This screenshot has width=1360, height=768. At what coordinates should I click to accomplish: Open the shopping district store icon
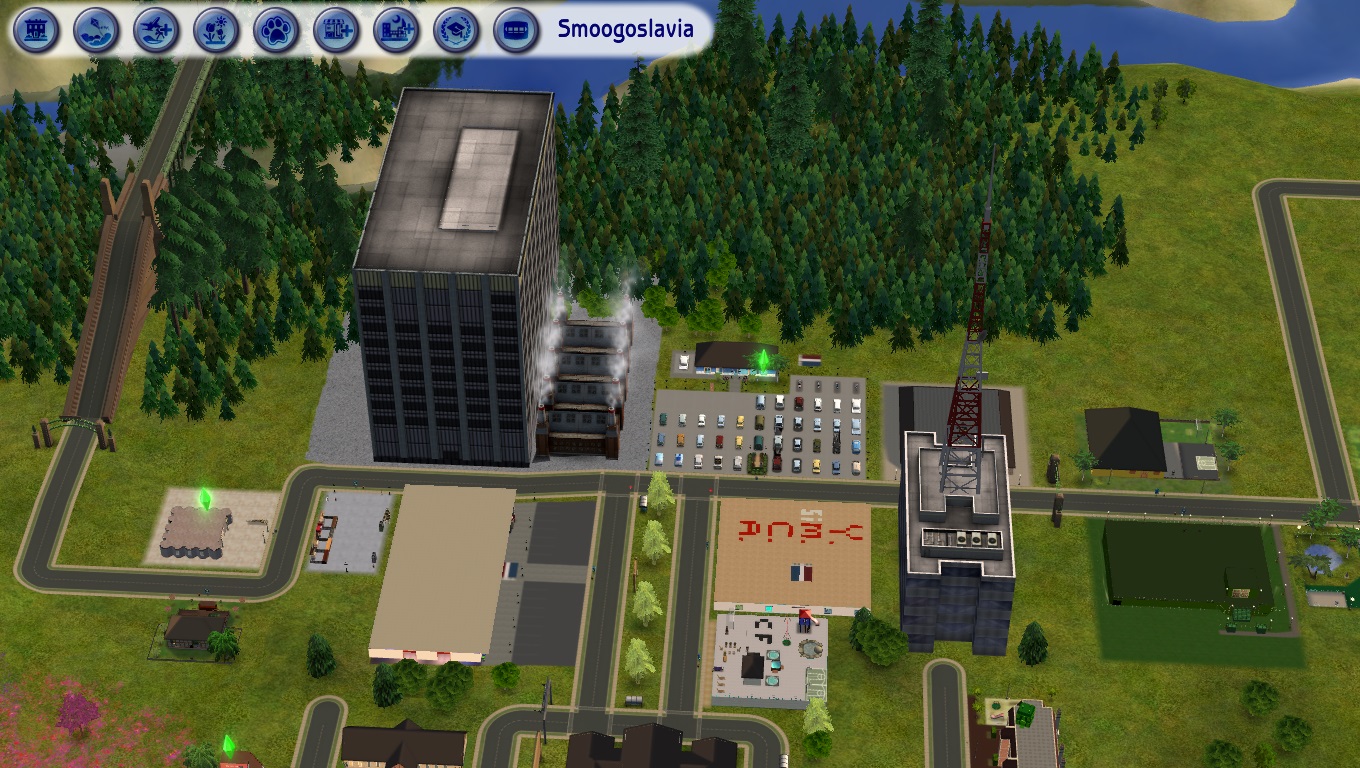click(336, 30)
